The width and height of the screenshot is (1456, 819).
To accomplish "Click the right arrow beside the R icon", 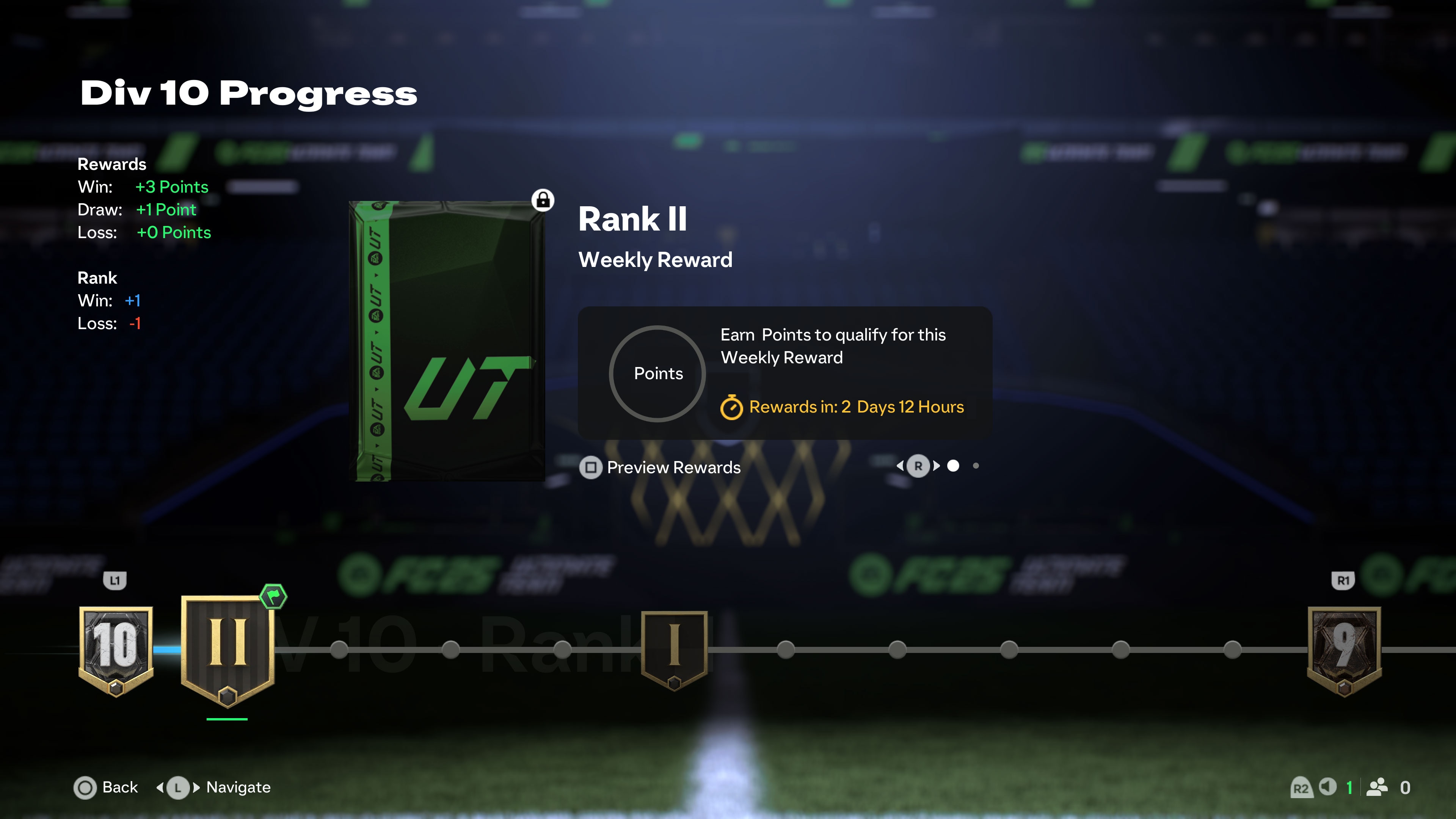I will 936,467.
